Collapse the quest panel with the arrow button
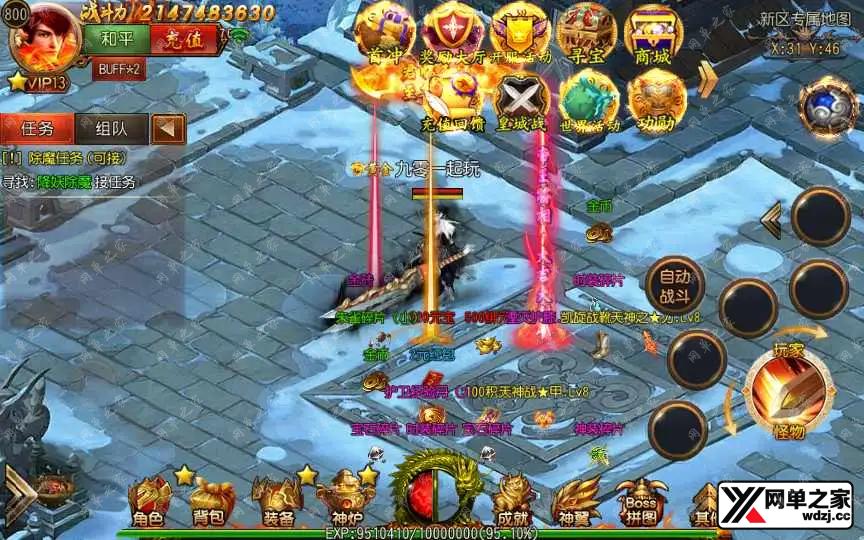This screenshot has width=864, height=540. point(169,128)
